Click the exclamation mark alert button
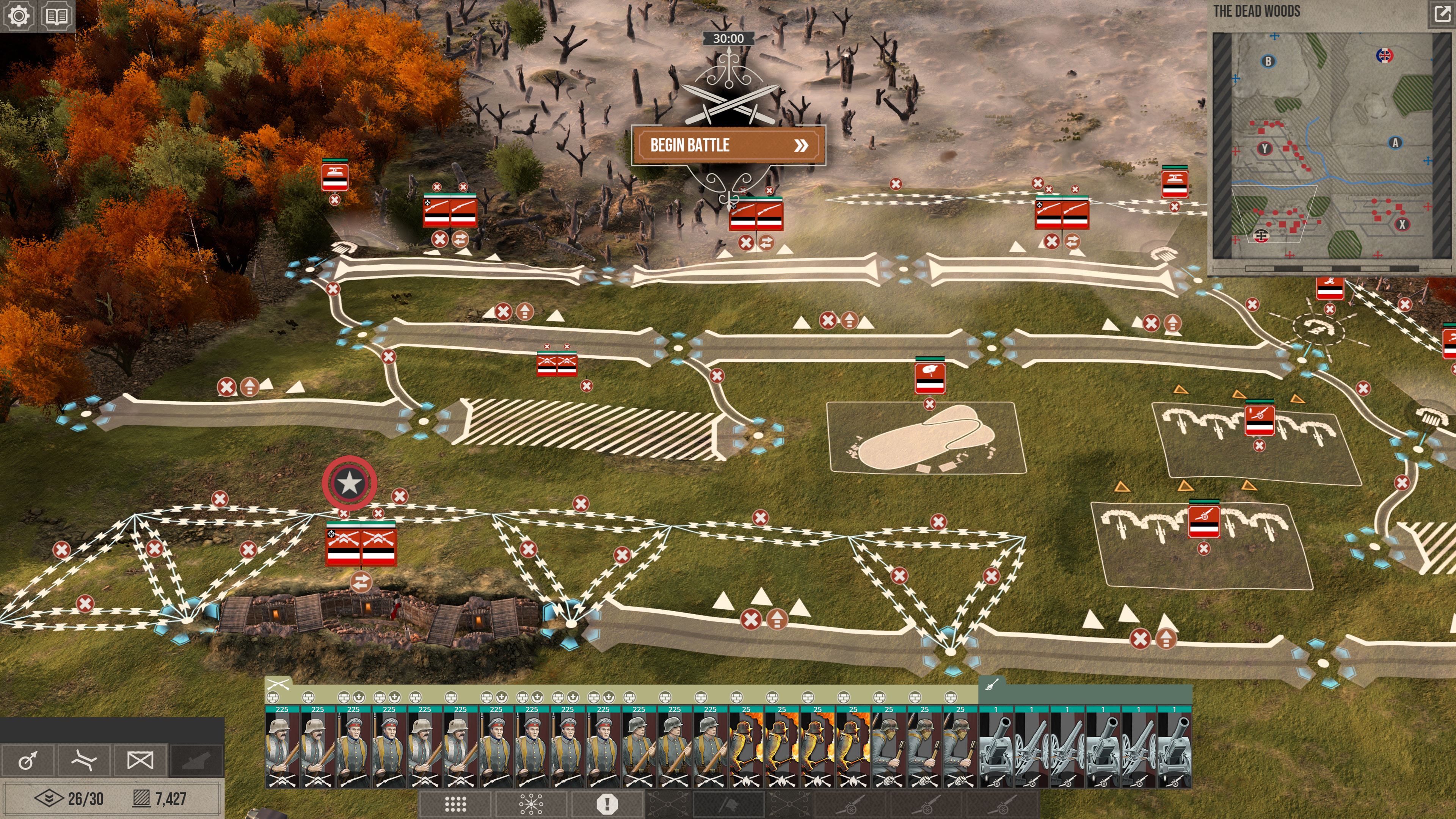The height and width of the screenshot is (819, 1456). coord(607,804)
